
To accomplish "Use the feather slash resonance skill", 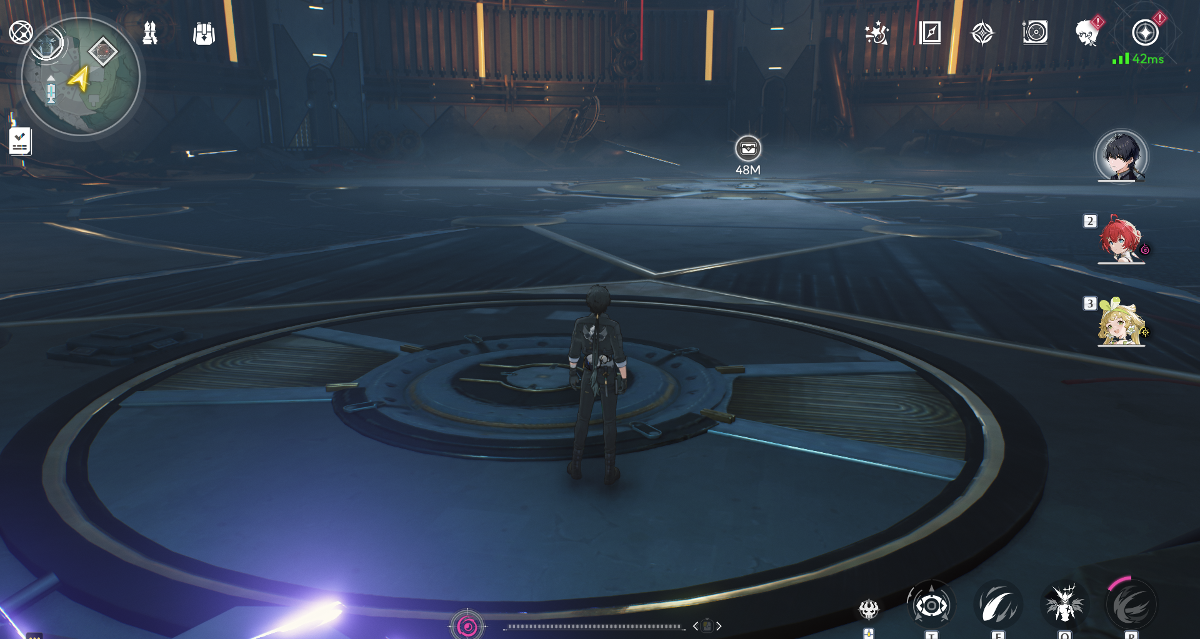I will 998,604.
